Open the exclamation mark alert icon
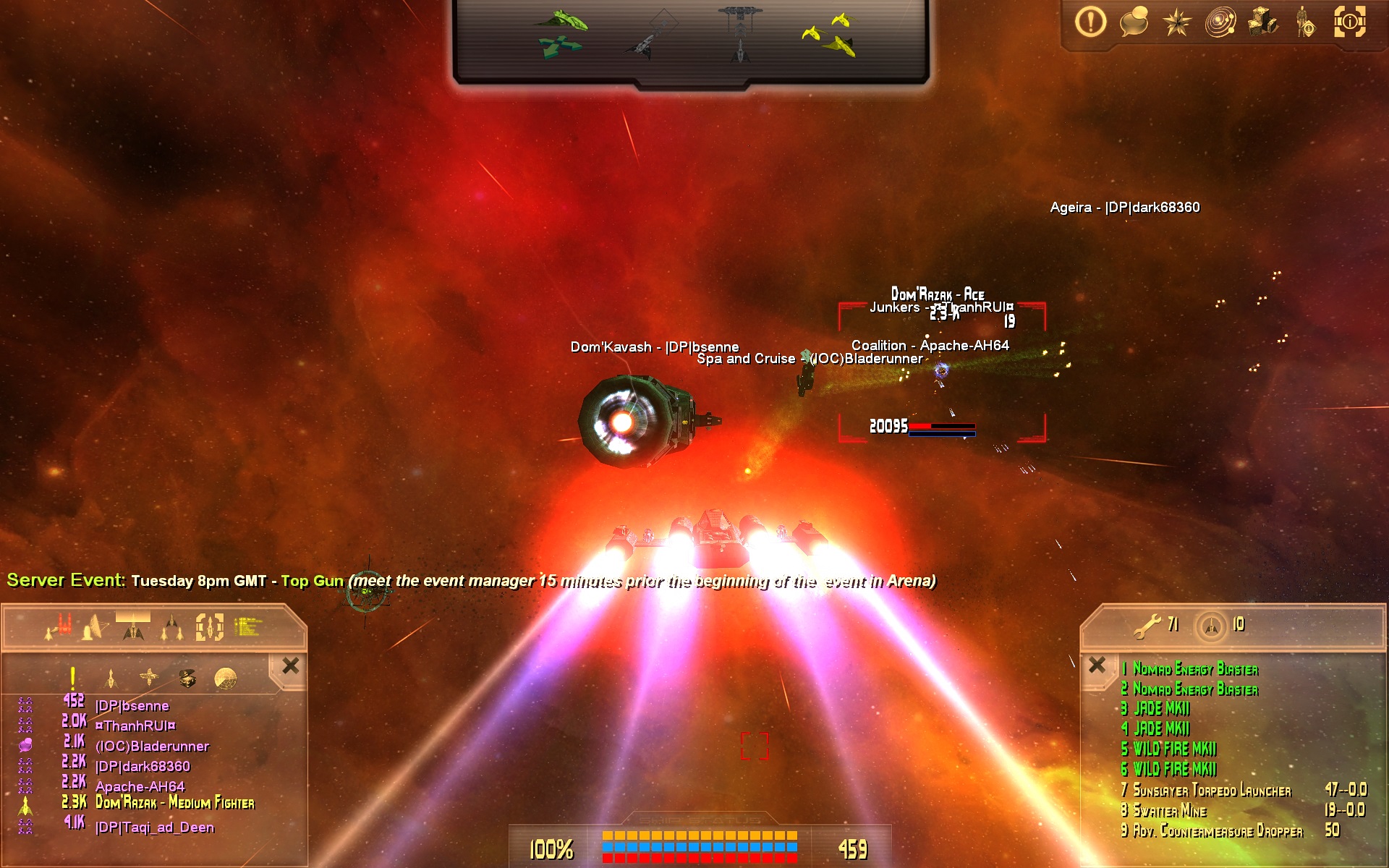Screen dimensions: 1389x868 pyautogui.click(x=1090, y=22)
